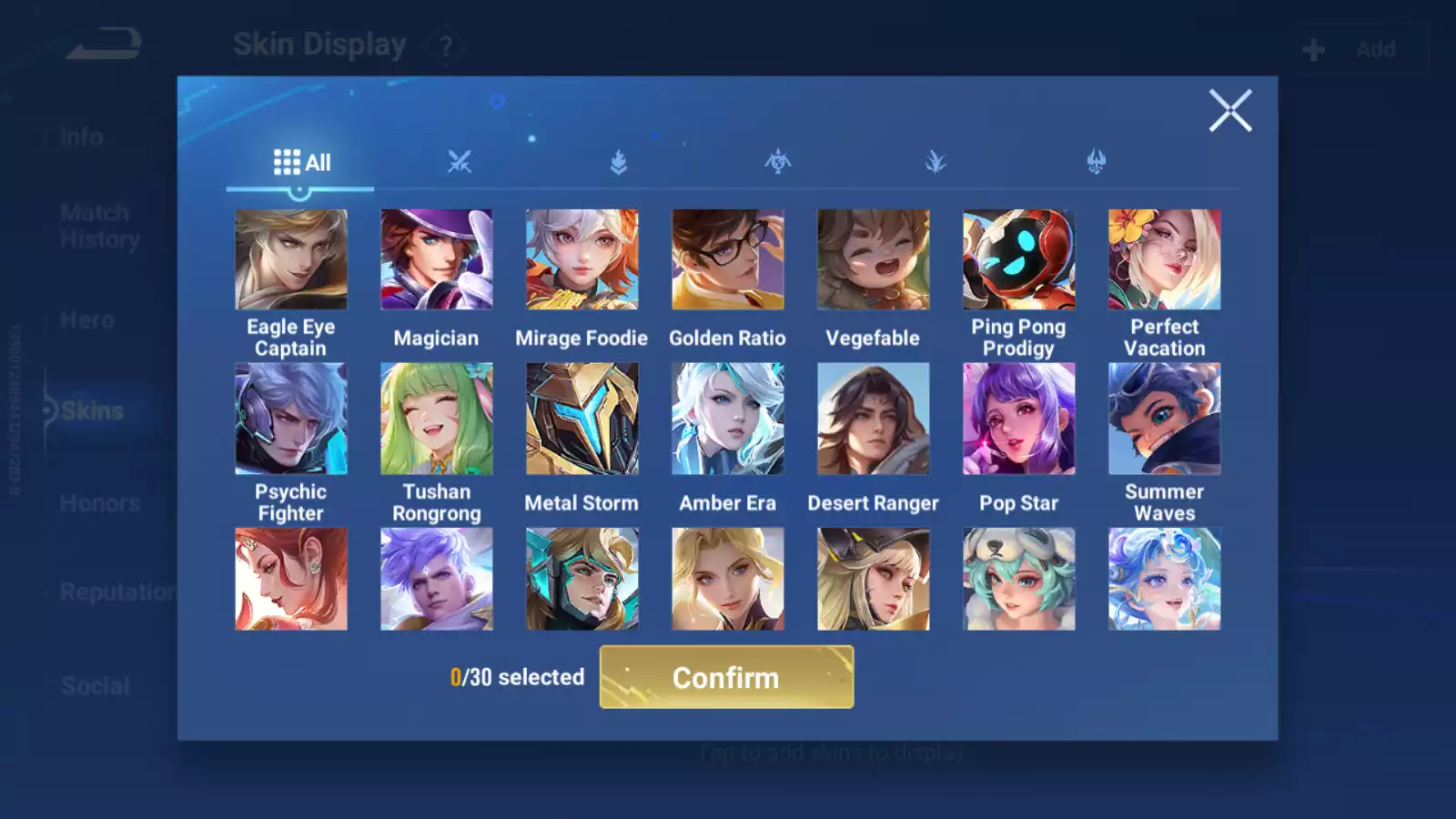The image size is (1456, 819).
Task: Pick the Metal Storm skin
Action: point(582,420)
